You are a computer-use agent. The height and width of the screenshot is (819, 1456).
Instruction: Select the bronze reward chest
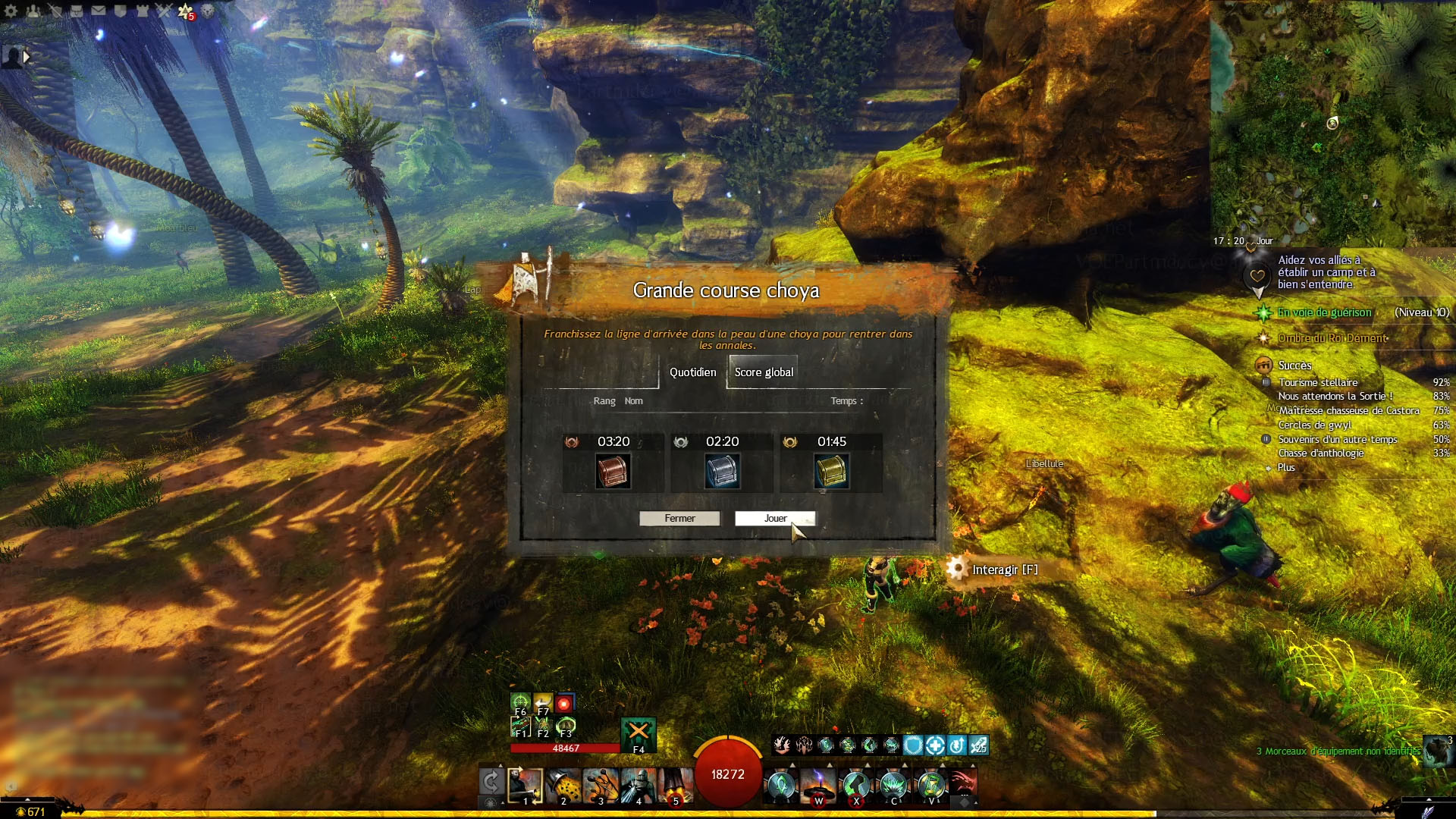tap(613, 471)
